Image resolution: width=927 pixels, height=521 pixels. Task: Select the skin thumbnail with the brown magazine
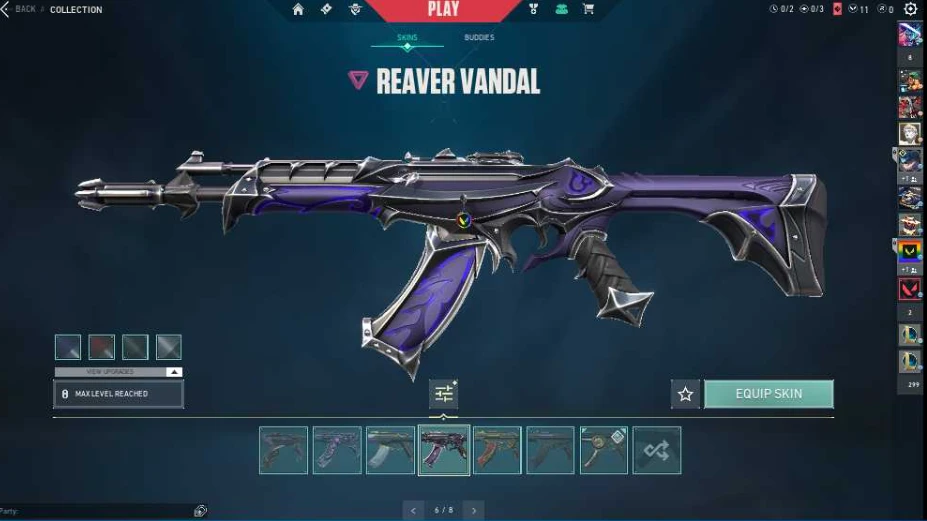click(497, 450)
